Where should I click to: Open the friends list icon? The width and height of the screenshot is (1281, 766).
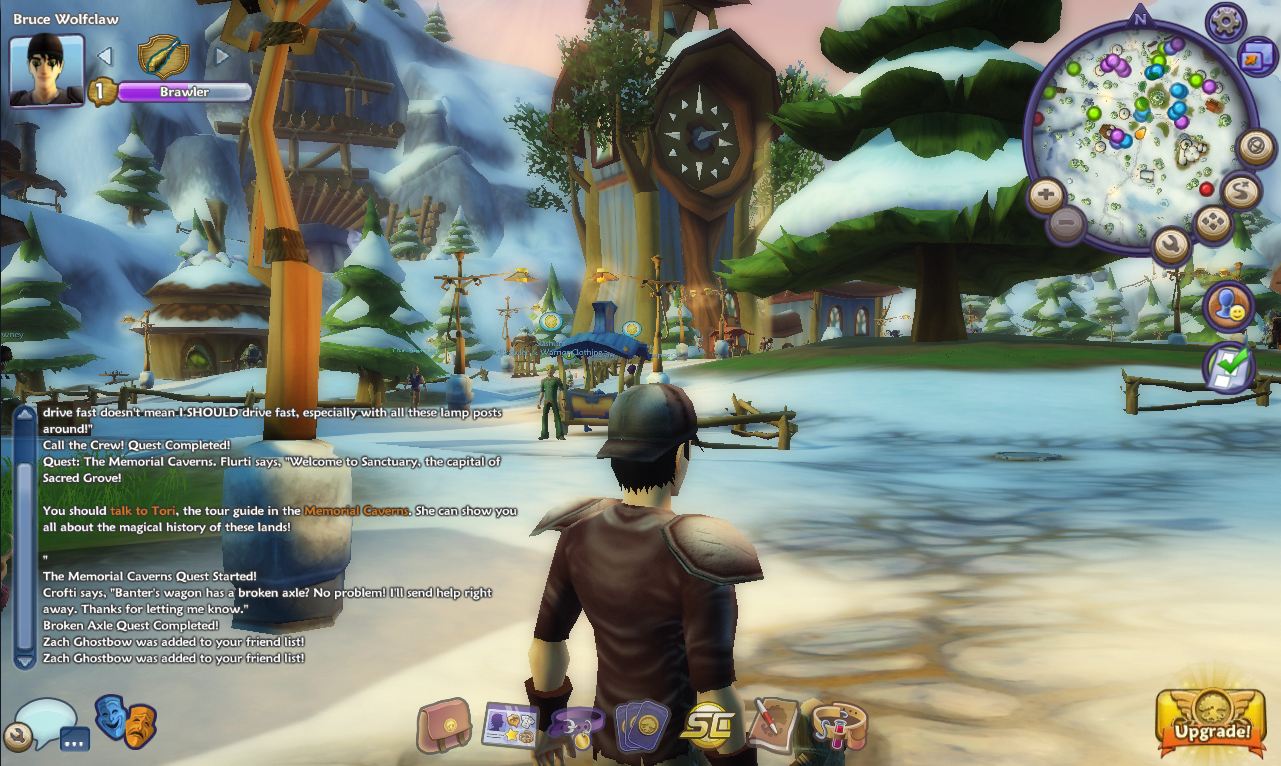[x=1228, y=306]
